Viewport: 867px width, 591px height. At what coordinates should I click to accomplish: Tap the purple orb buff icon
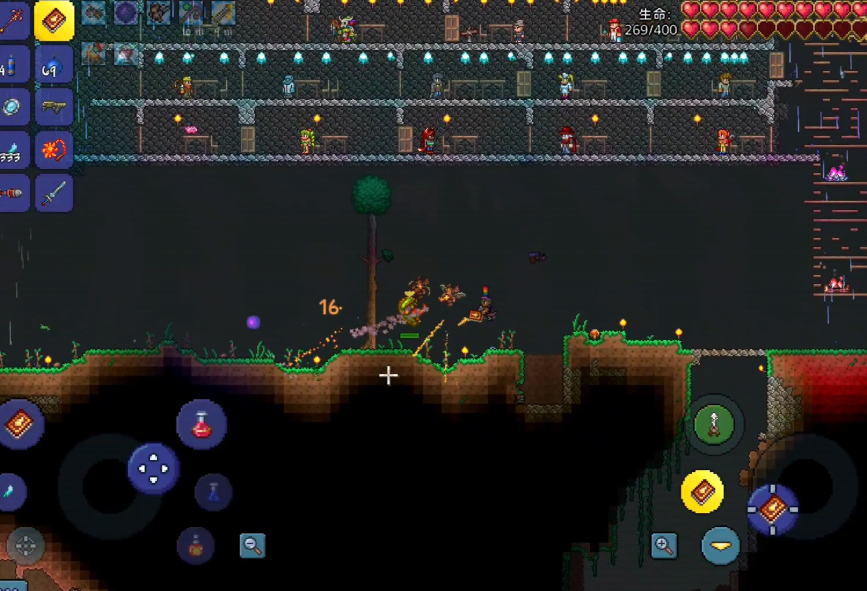[126, 12]
